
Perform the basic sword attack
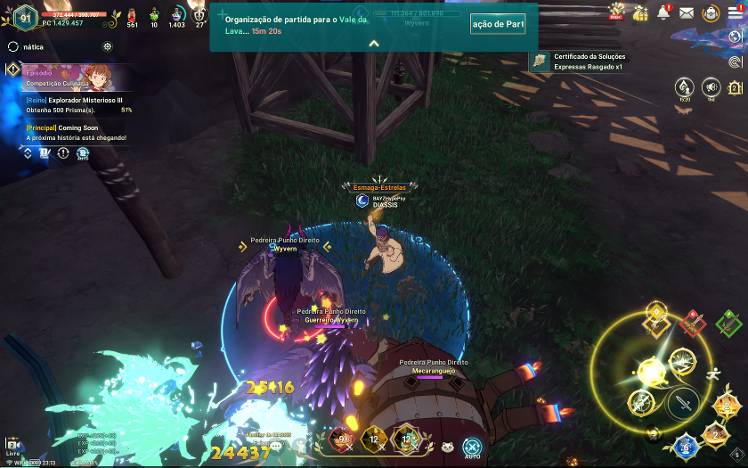pos(682,403)
